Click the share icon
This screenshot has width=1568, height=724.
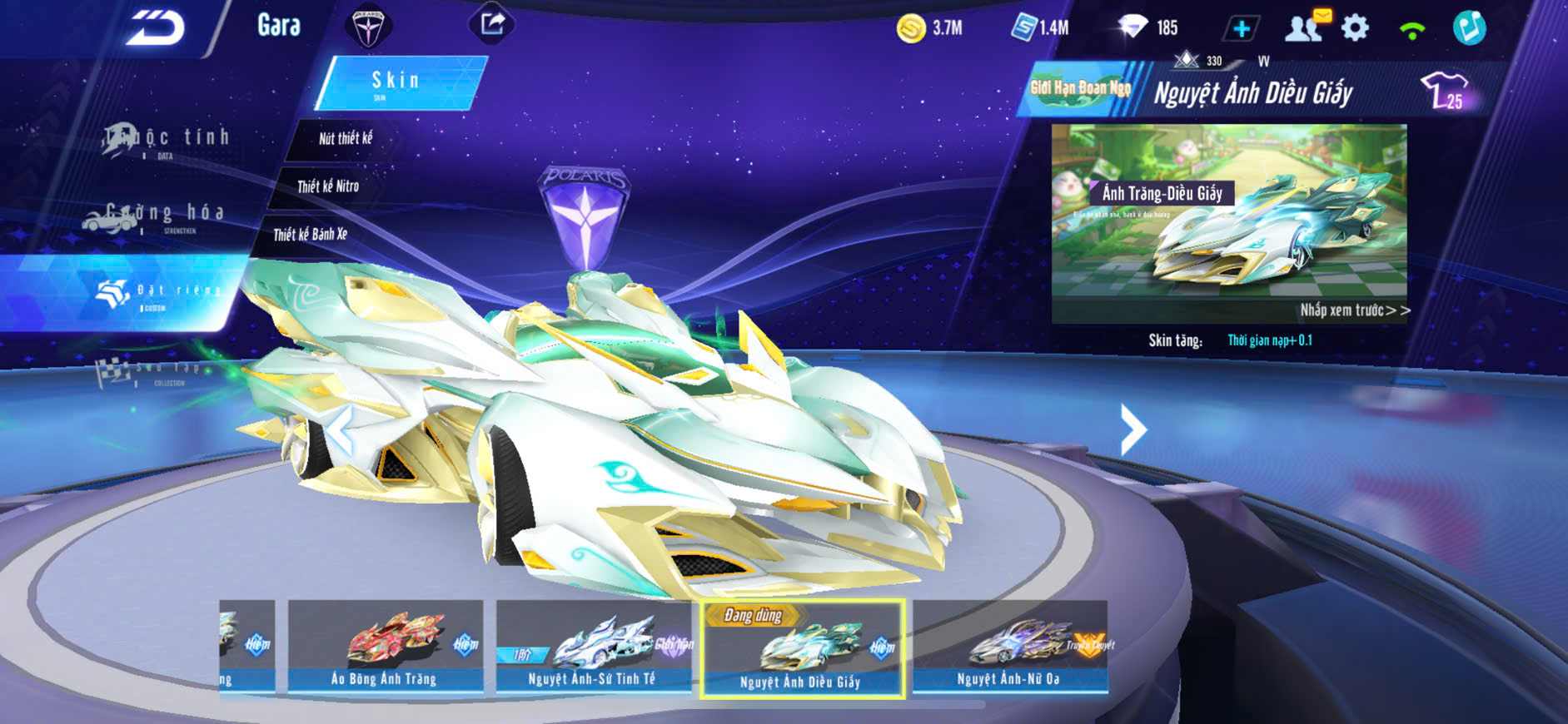tap(492, 23)
